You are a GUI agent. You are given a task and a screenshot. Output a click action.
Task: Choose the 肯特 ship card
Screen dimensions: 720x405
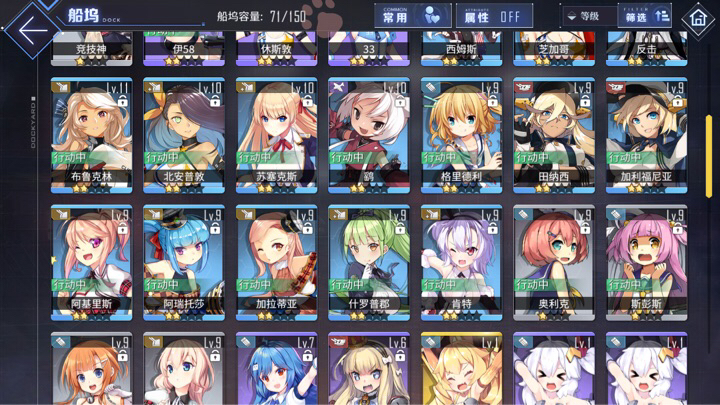pyautogui.click(x=458, y=261)
